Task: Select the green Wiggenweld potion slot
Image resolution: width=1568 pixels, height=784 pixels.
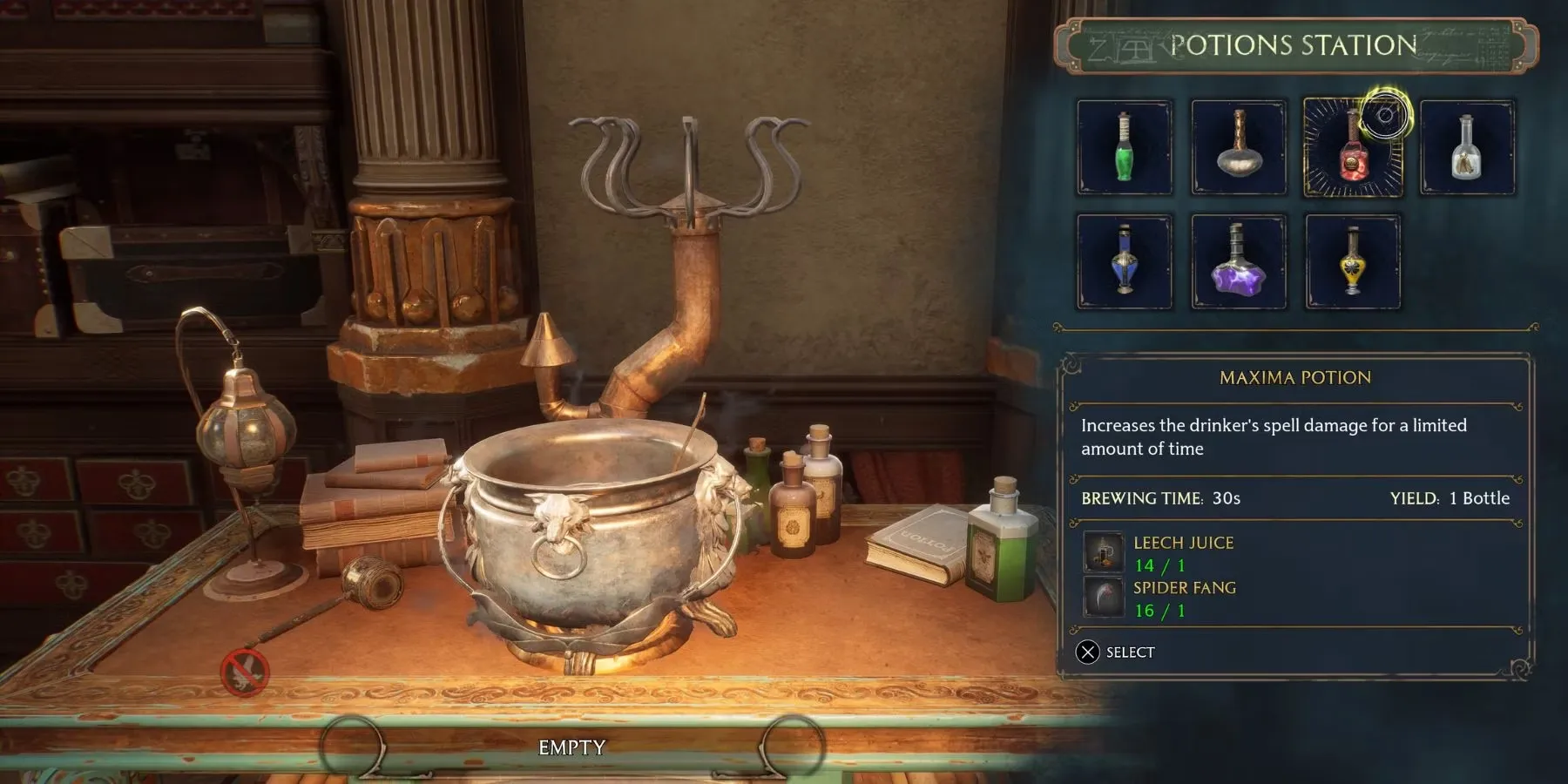Action: (1124, 147)
